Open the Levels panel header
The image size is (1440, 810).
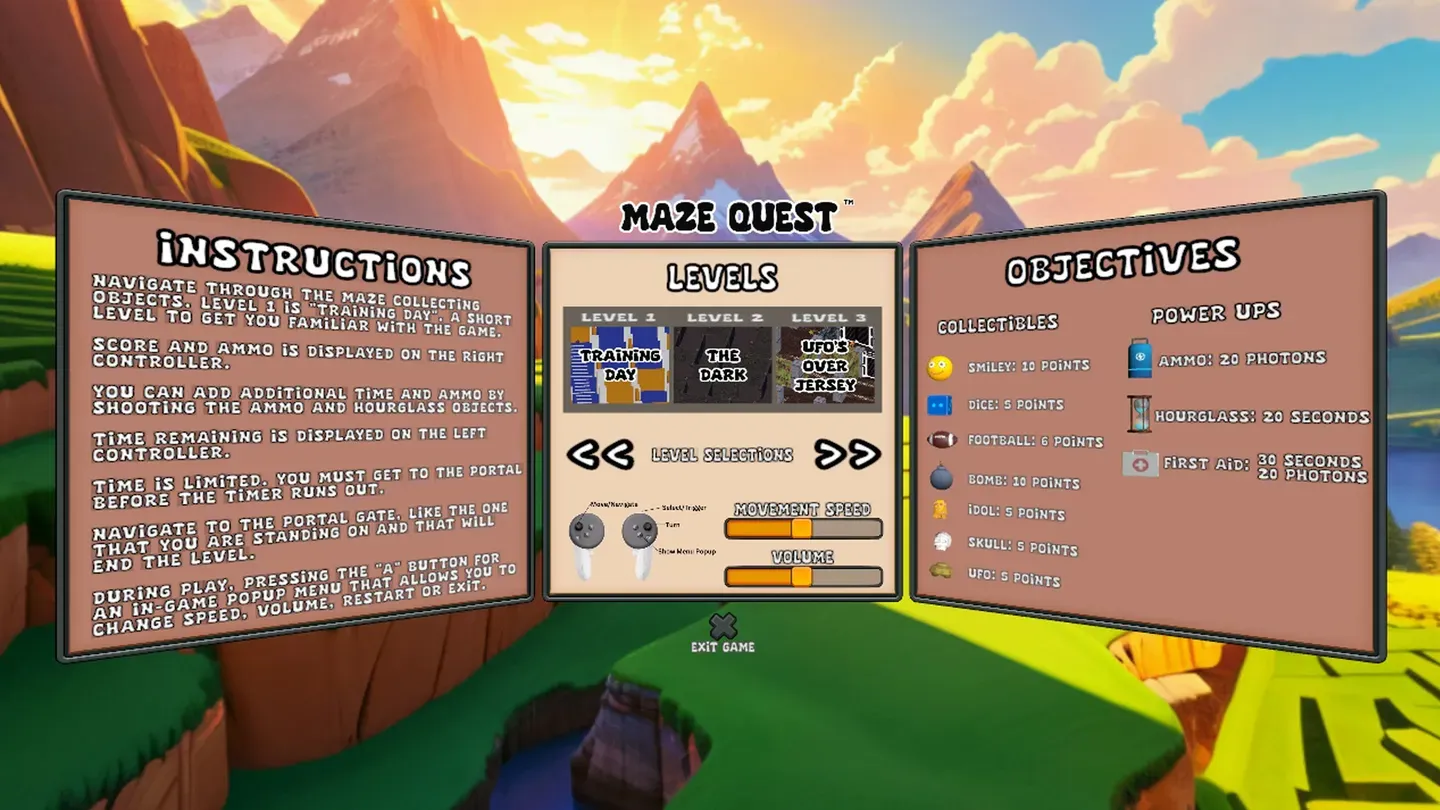(723, 278)
